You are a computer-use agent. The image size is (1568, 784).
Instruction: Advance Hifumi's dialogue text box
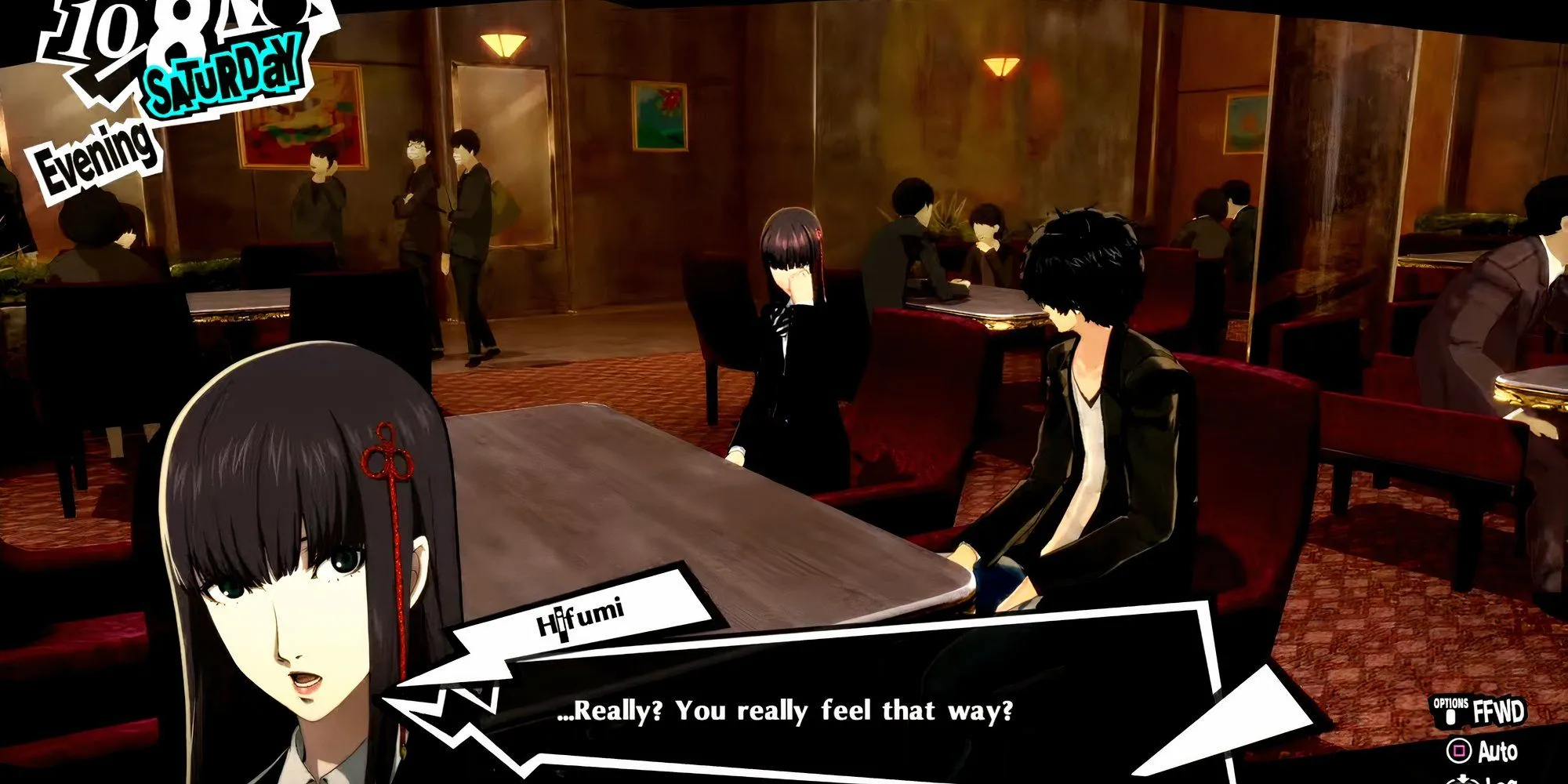coord(784,710)
